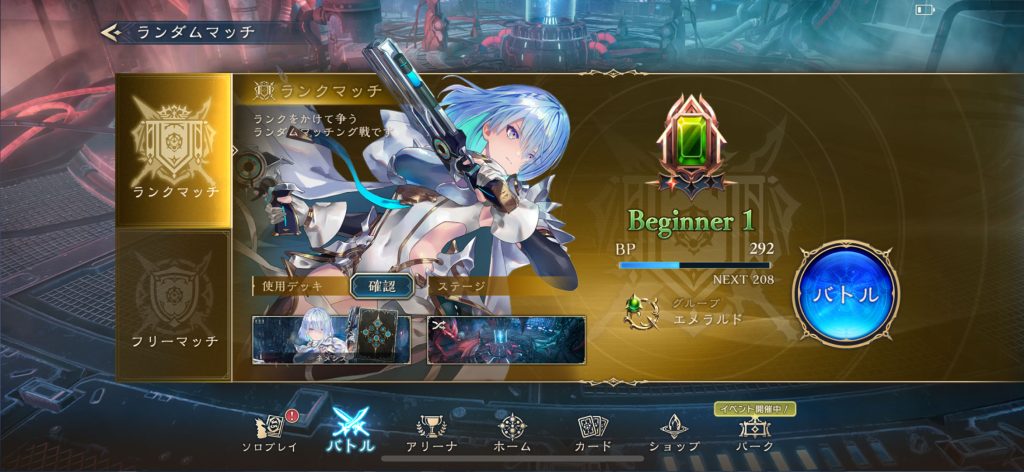The image size is (1024, 472).
Task: Select the ランクマッチ mode tab
Action: coord(175,148)
